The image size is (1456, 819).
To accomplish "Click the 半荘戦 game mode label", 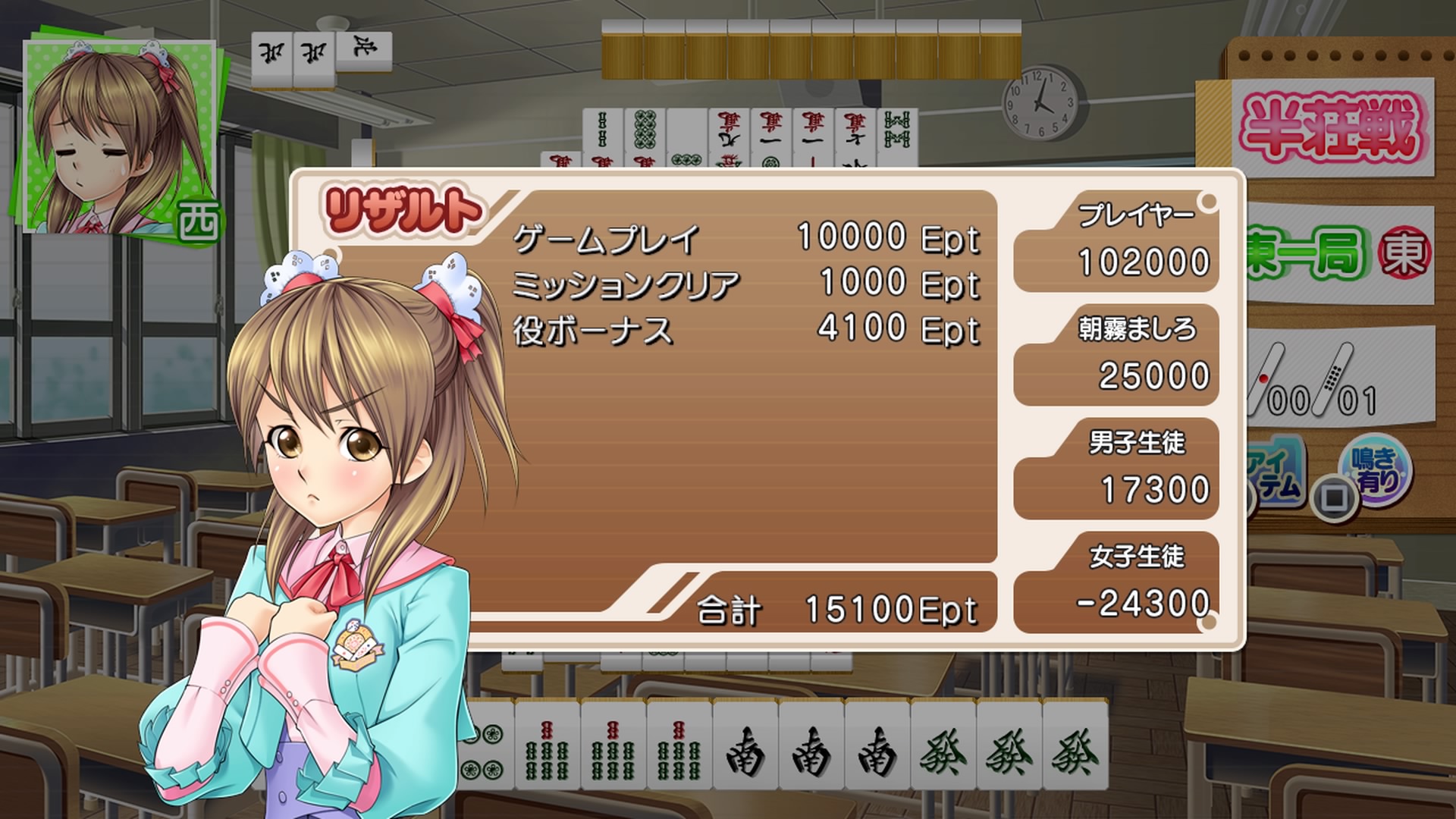I will pos(1334,129).
